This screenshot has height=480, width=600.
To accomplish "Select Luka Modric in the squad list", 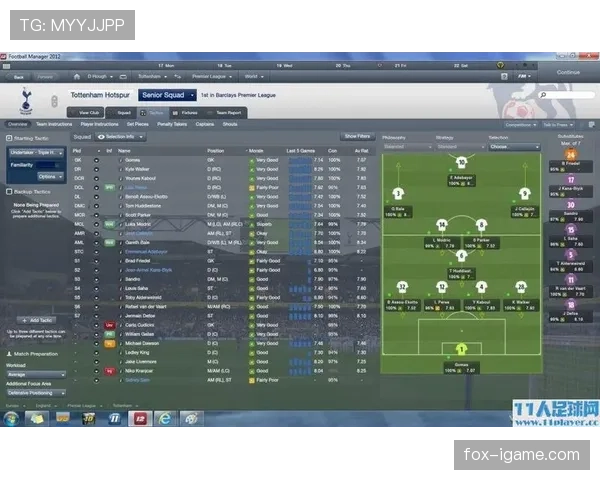I will [132, 225].
